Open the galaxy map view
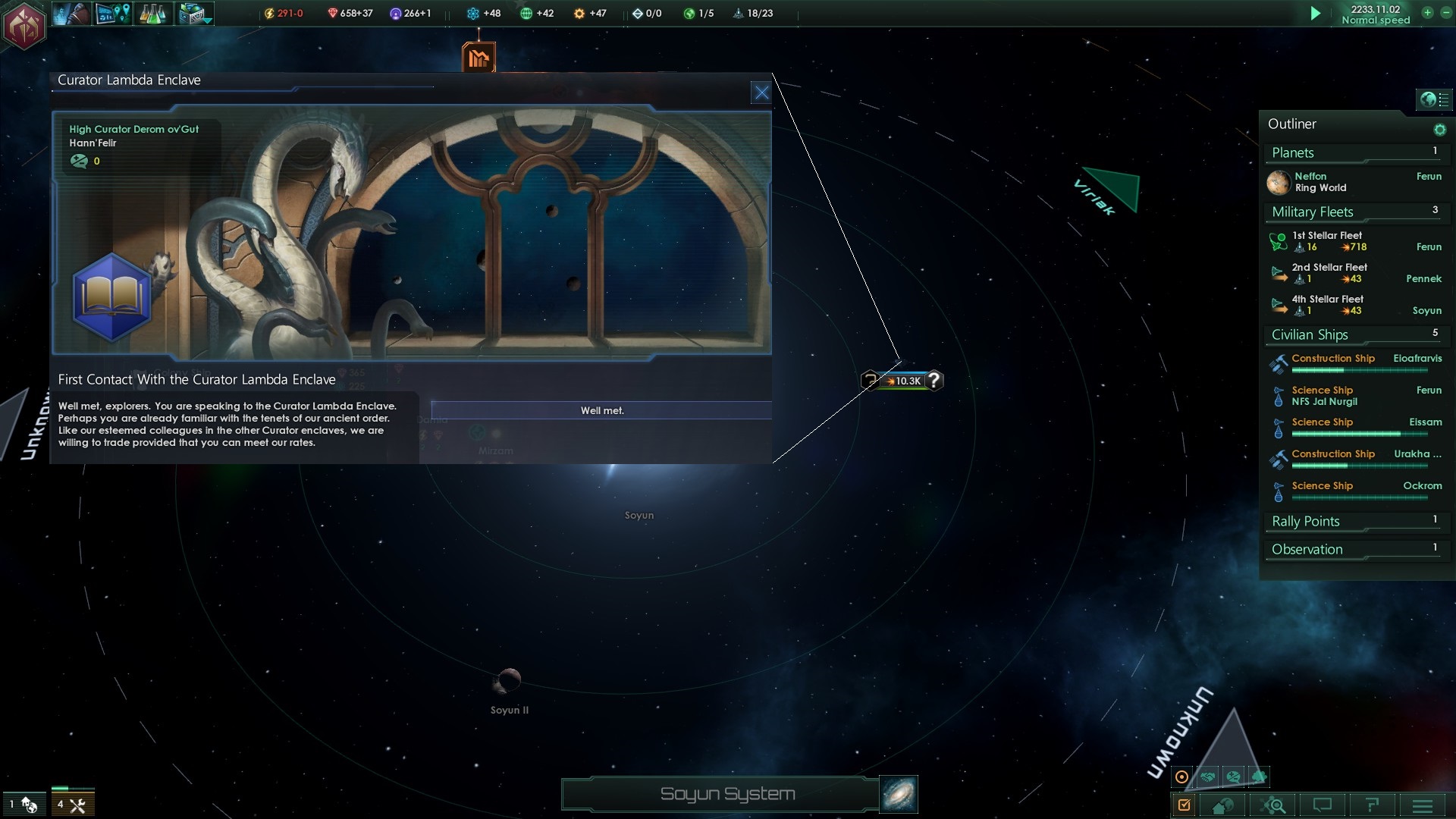 click(899, 794)
